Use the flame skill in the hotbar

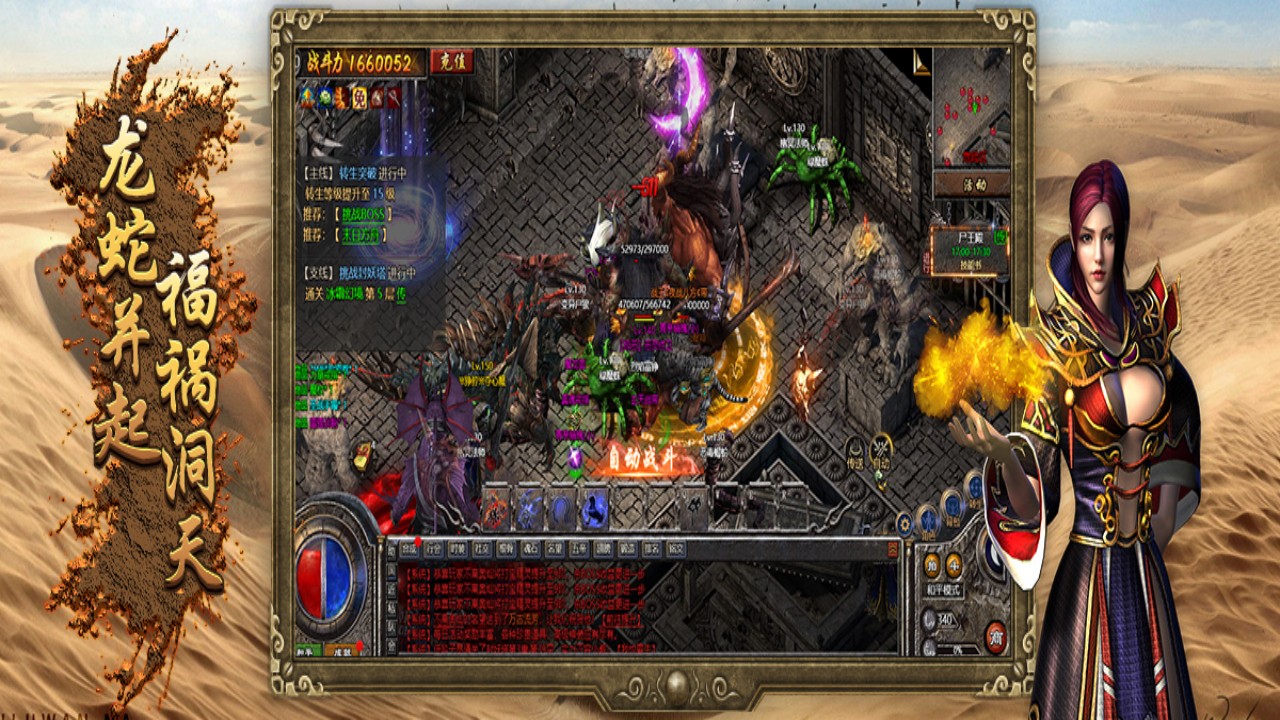pos(496,510)
